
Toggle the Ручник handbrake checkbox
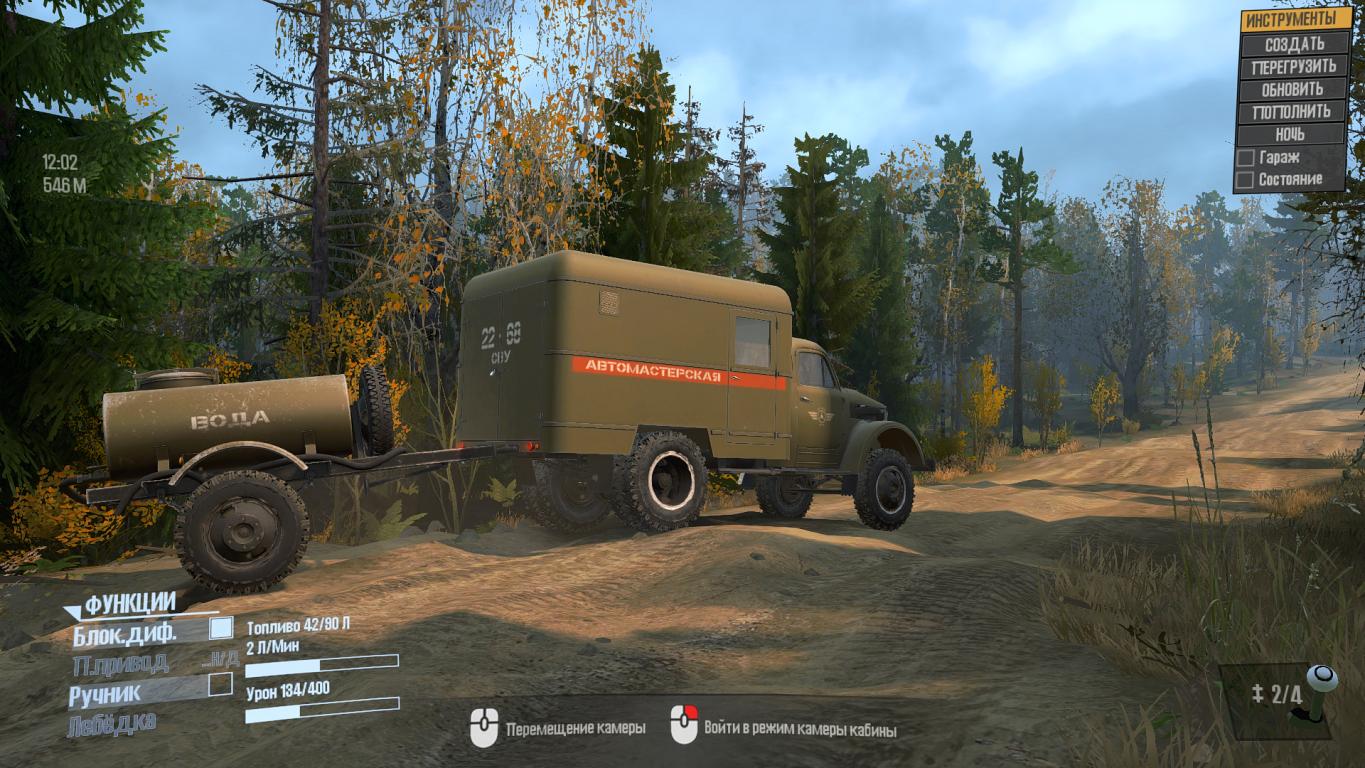point(220,685)
